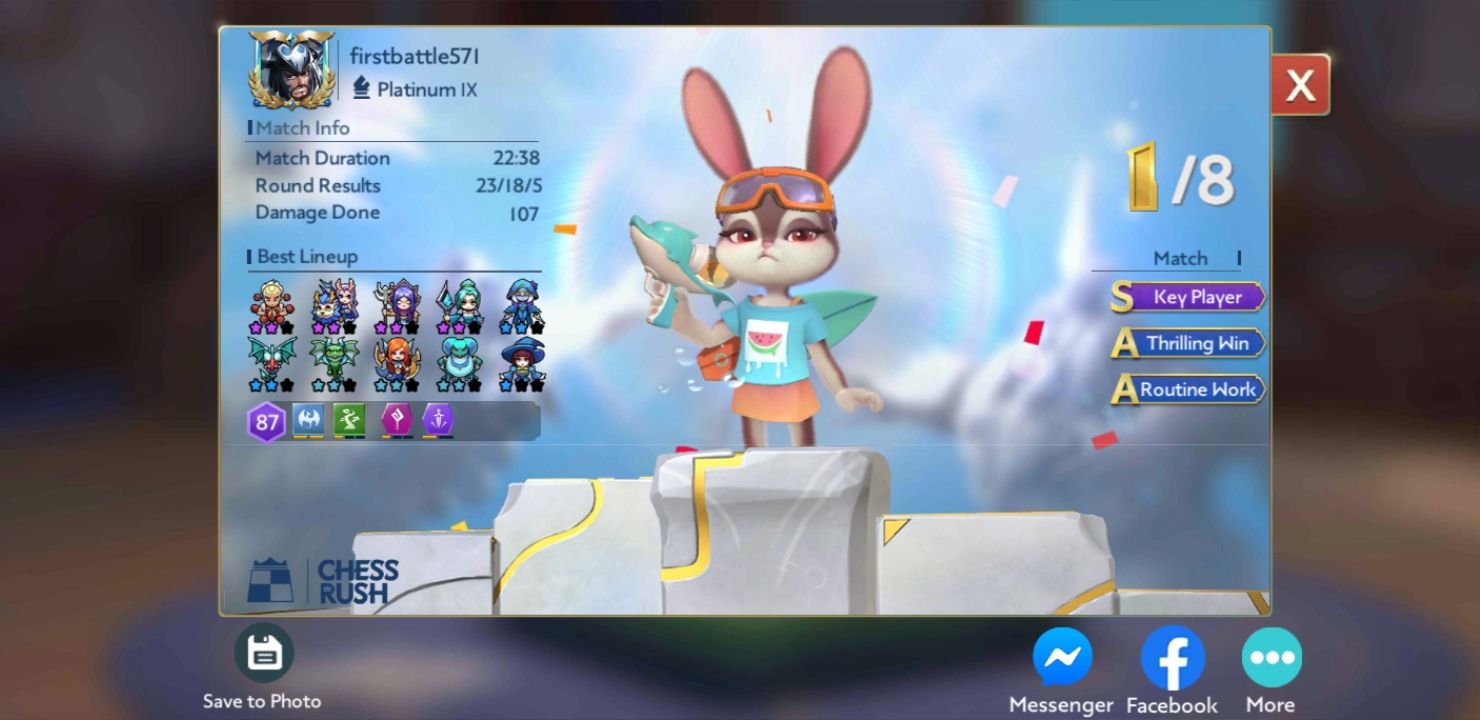Select the blue dragon synergy icon
Viewport: 1480px width, 720px height.
tap(308, 420)
